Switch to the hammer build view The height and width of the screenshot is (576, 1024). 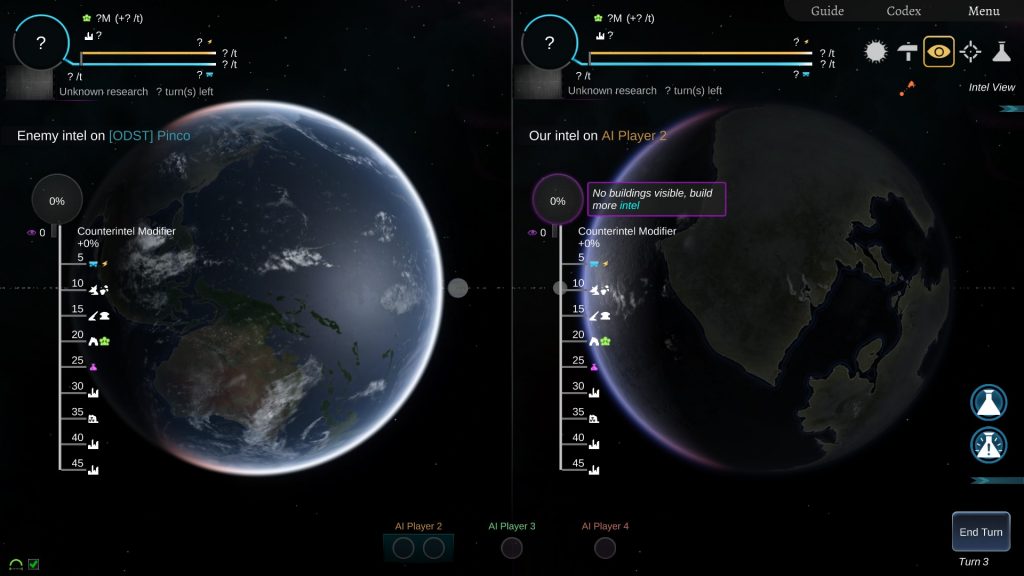point(908,51)
